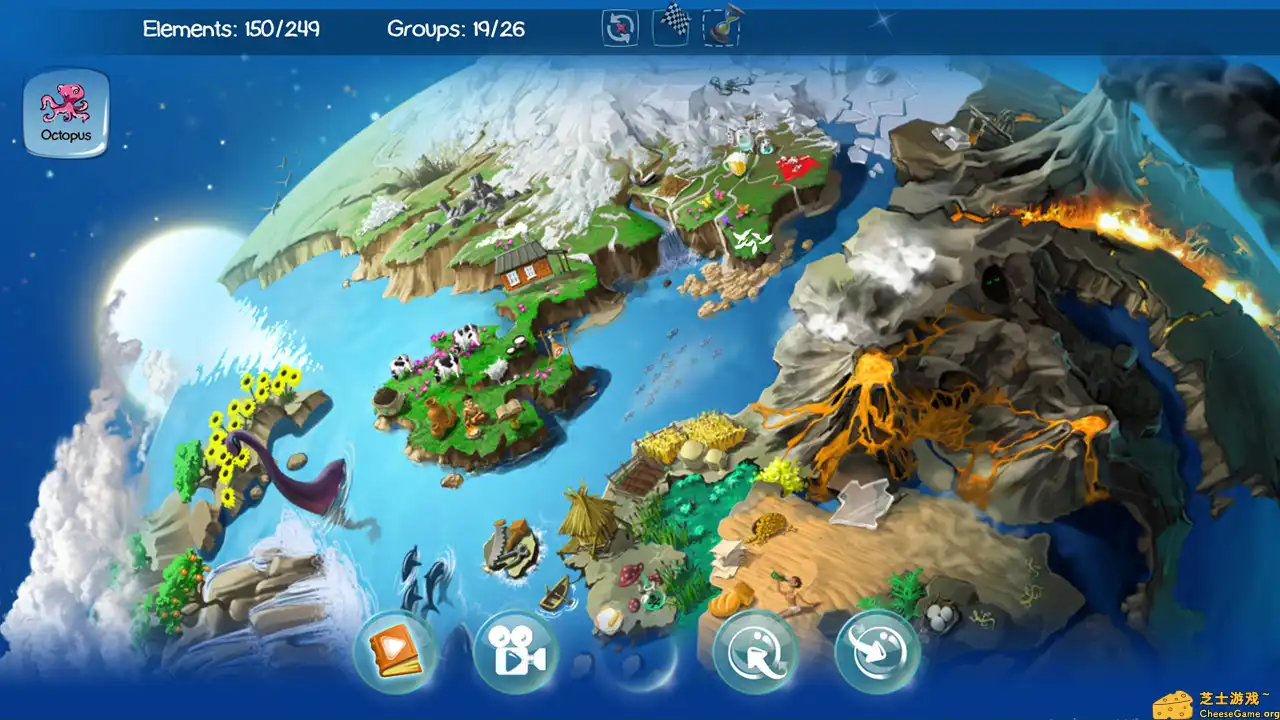The width and height of the screenshot is (1280, 720).
Task: Open the Octopus element card
Action: (64, 110)
